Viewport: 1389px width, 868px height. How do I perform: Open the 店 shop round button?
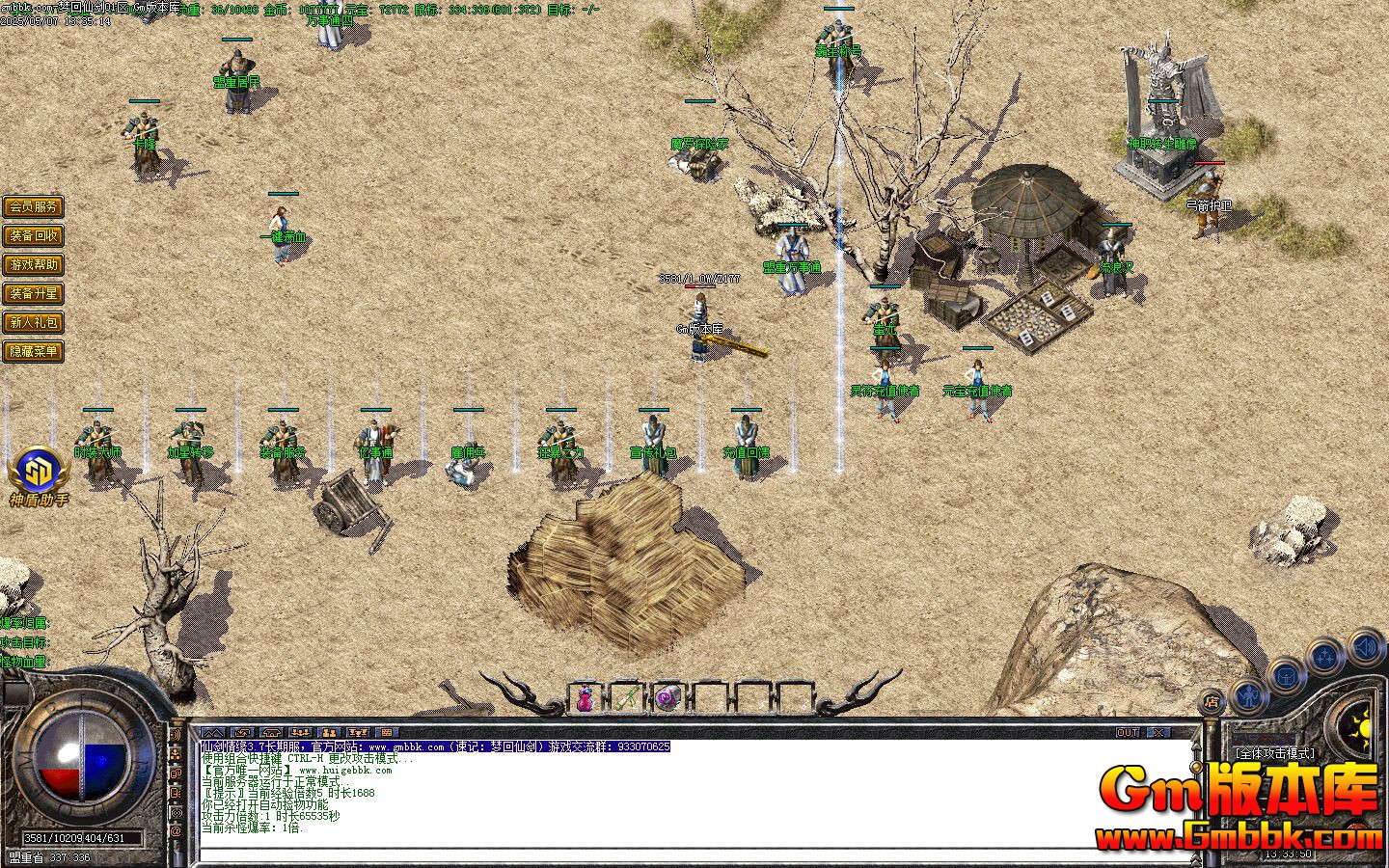point(1212,702)
